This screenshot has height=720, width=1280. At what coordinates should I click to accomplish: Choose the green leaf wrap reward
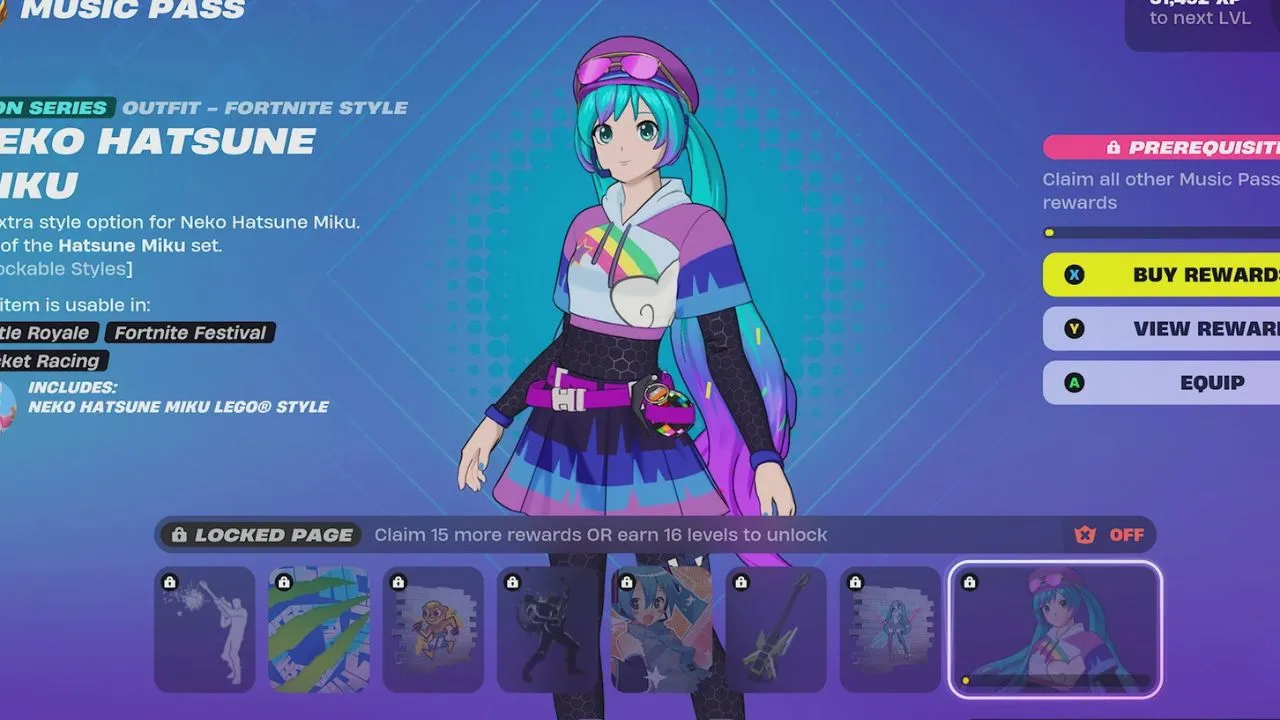[319, 629]
